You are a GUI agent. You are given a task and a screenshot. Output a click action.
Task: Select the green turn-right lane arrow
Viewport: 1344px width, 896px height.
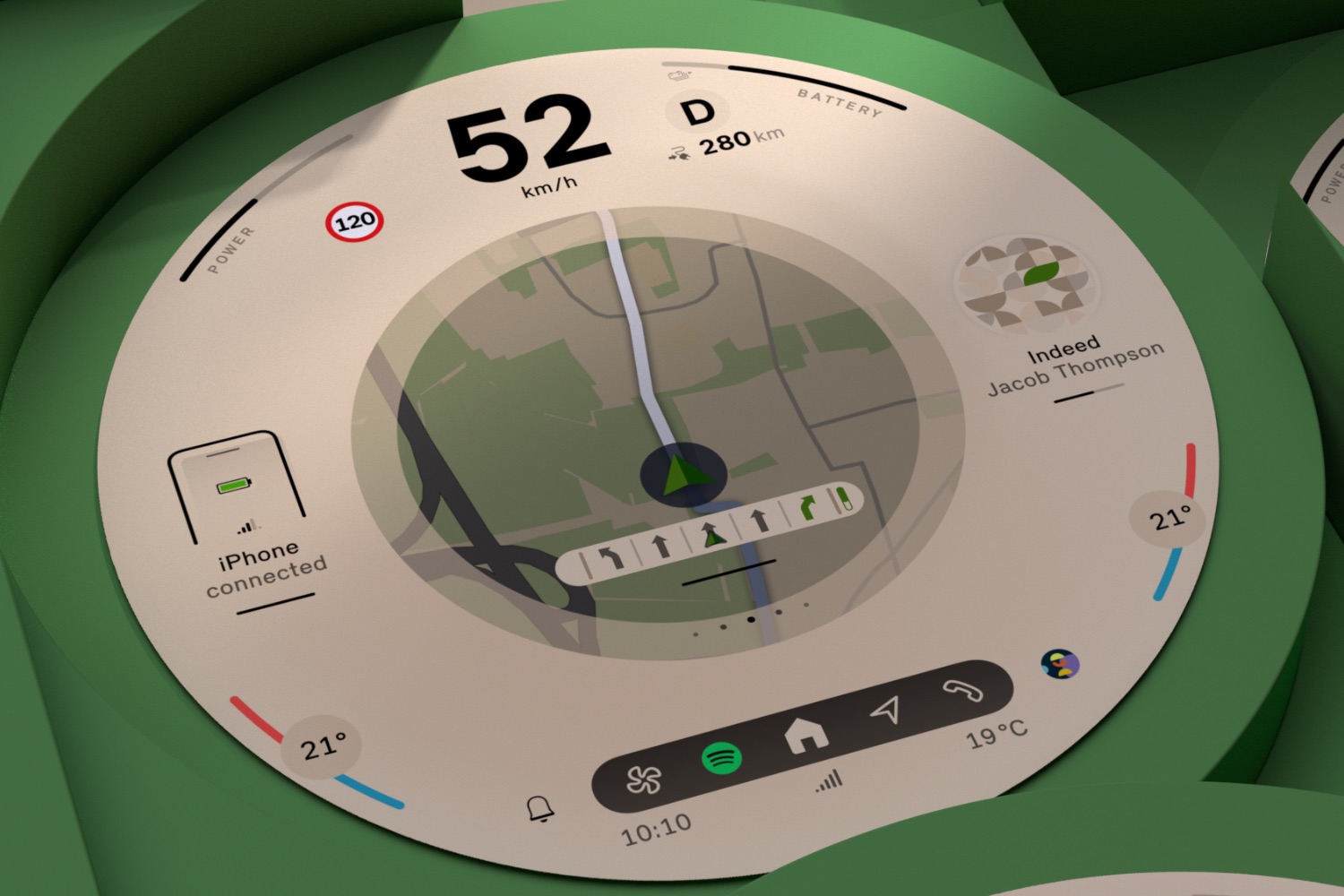pyautogui.click(x=806, y=509)
